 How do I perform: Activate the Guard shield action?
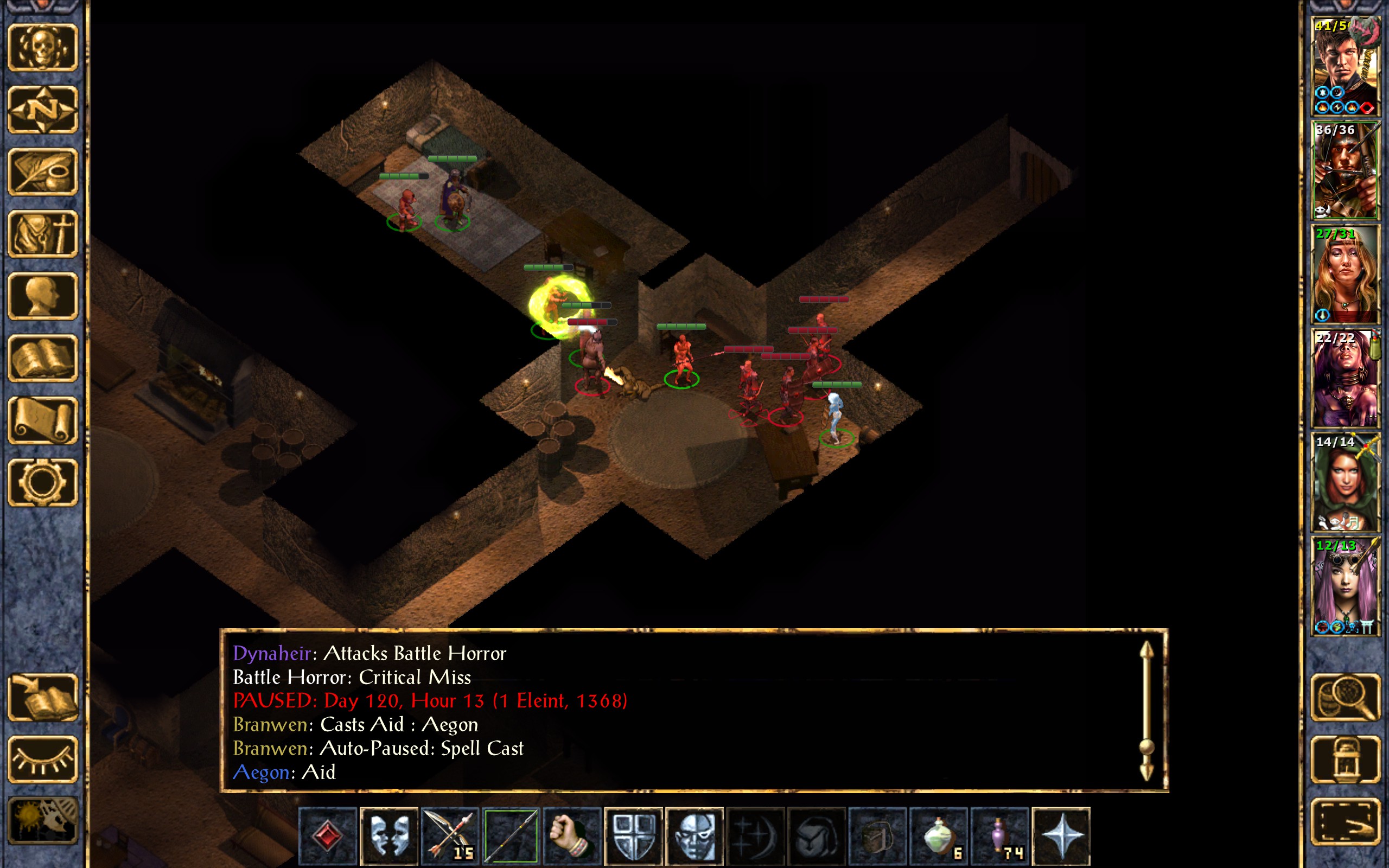[x=634, y=836]
